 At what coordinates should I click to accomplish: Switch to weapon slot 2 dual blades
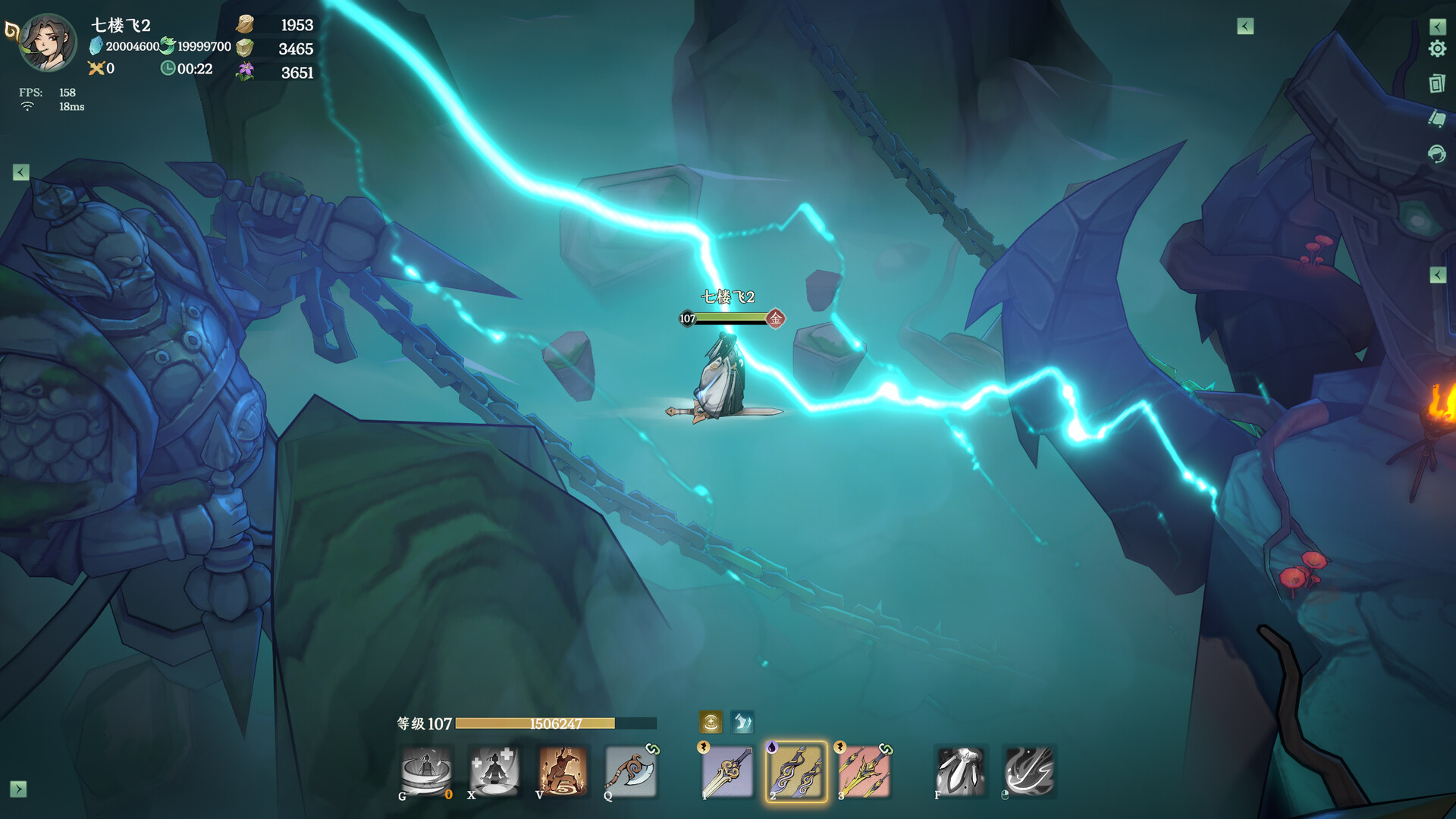coord(795,771)
